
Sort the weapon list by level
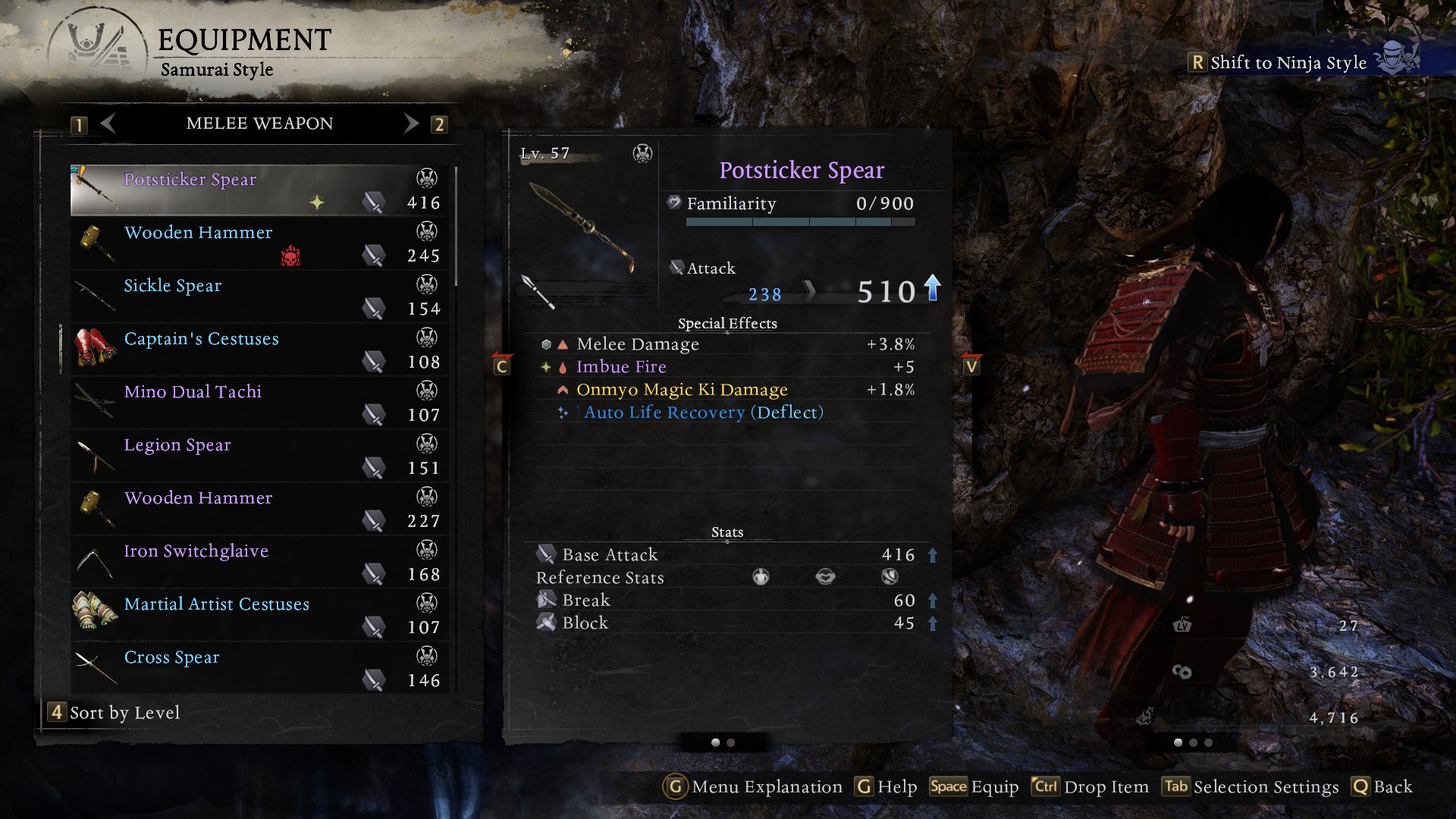(115, 713)
